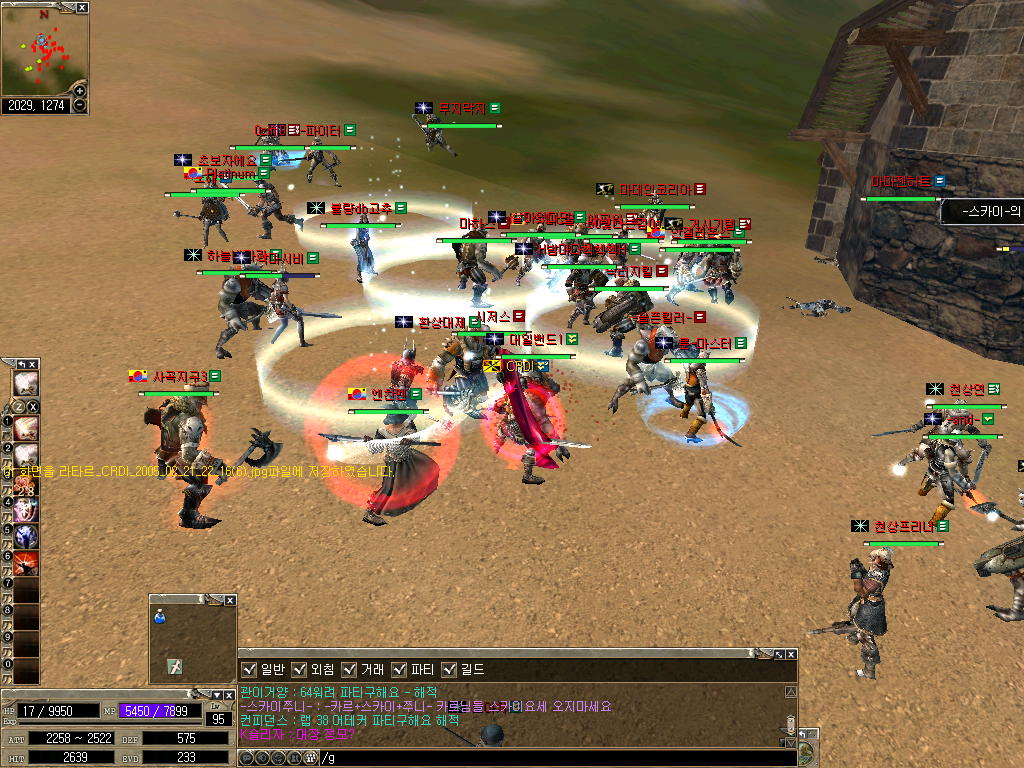Toggle the 거래 chat filter checkbox

[349, 669]
